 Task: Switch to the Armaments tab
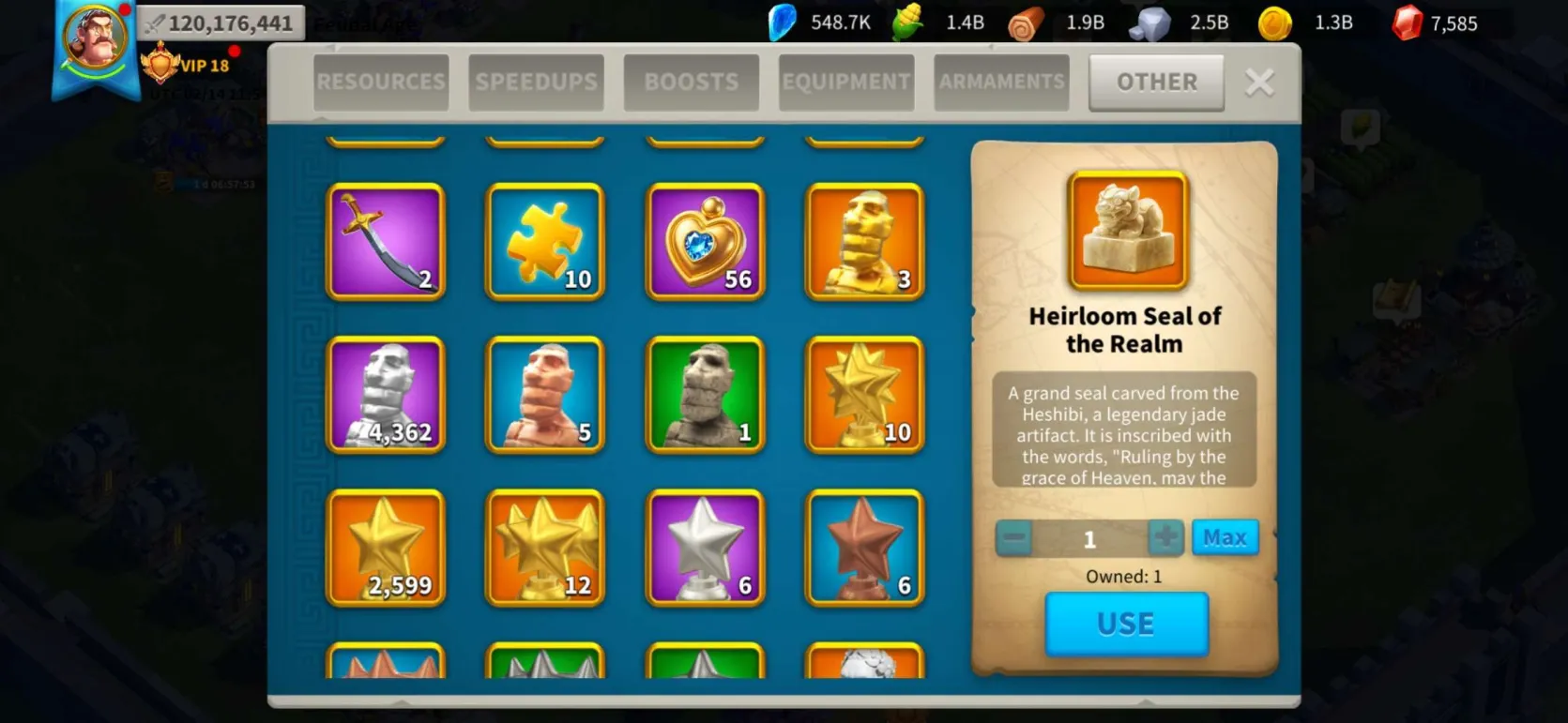(1001, 83)
